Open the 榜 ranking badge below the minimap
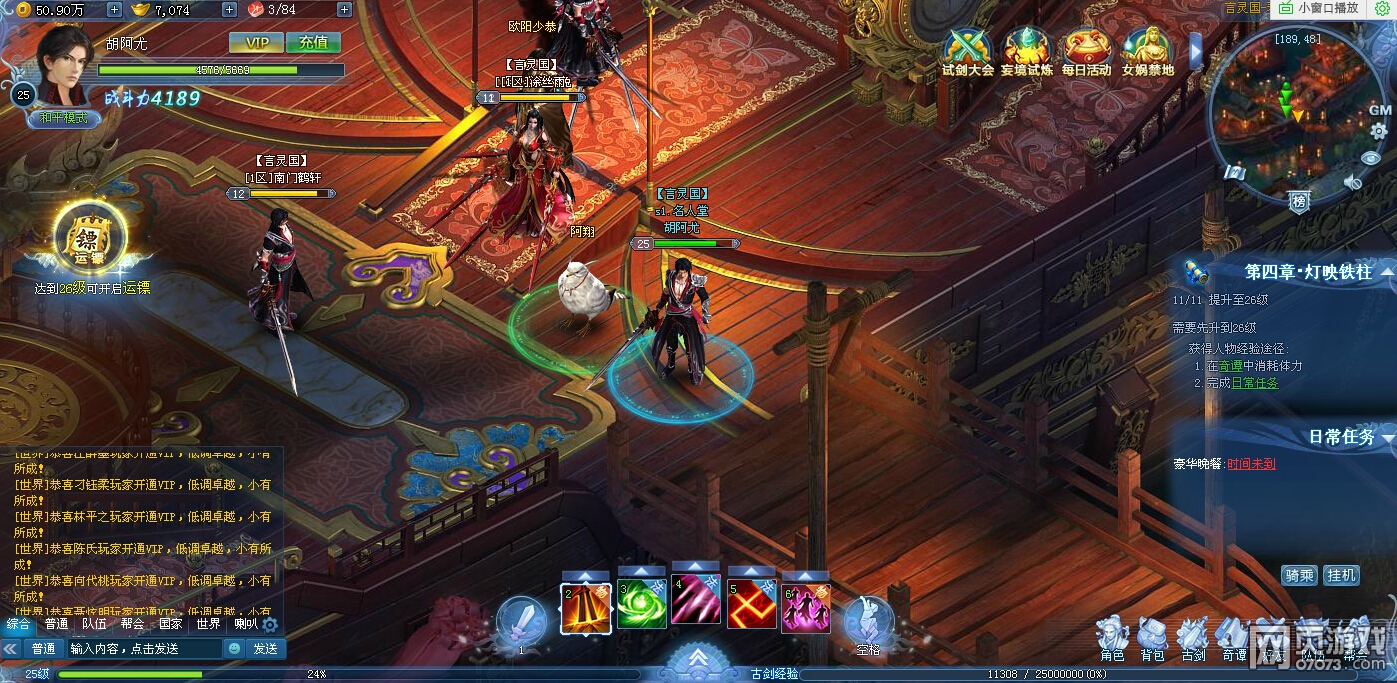This screenshot has height=683, width=1397. click(x=1299, y=201)
